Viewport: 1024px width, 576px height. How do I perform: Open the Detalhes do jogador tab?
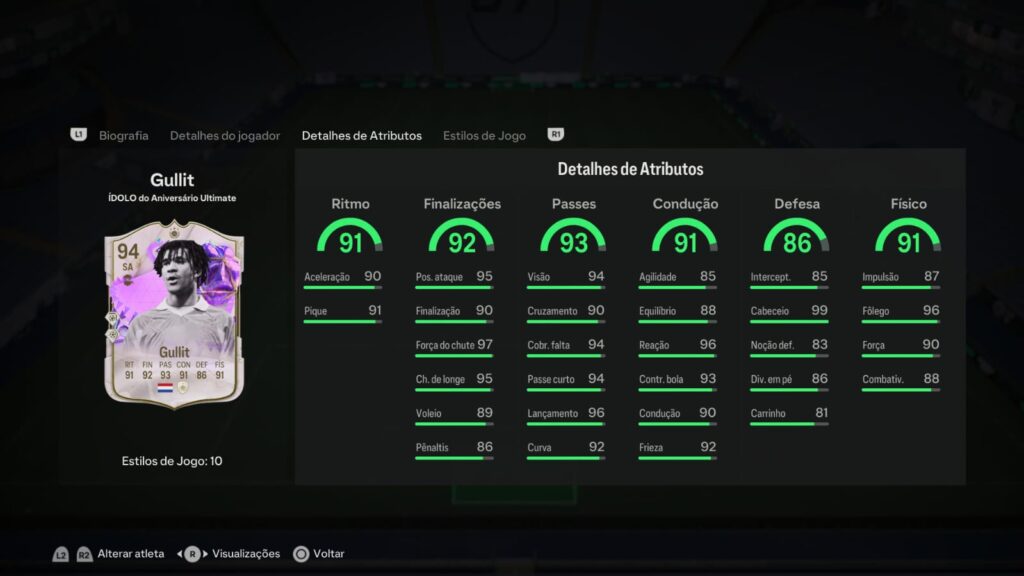(x=225, y=135)
